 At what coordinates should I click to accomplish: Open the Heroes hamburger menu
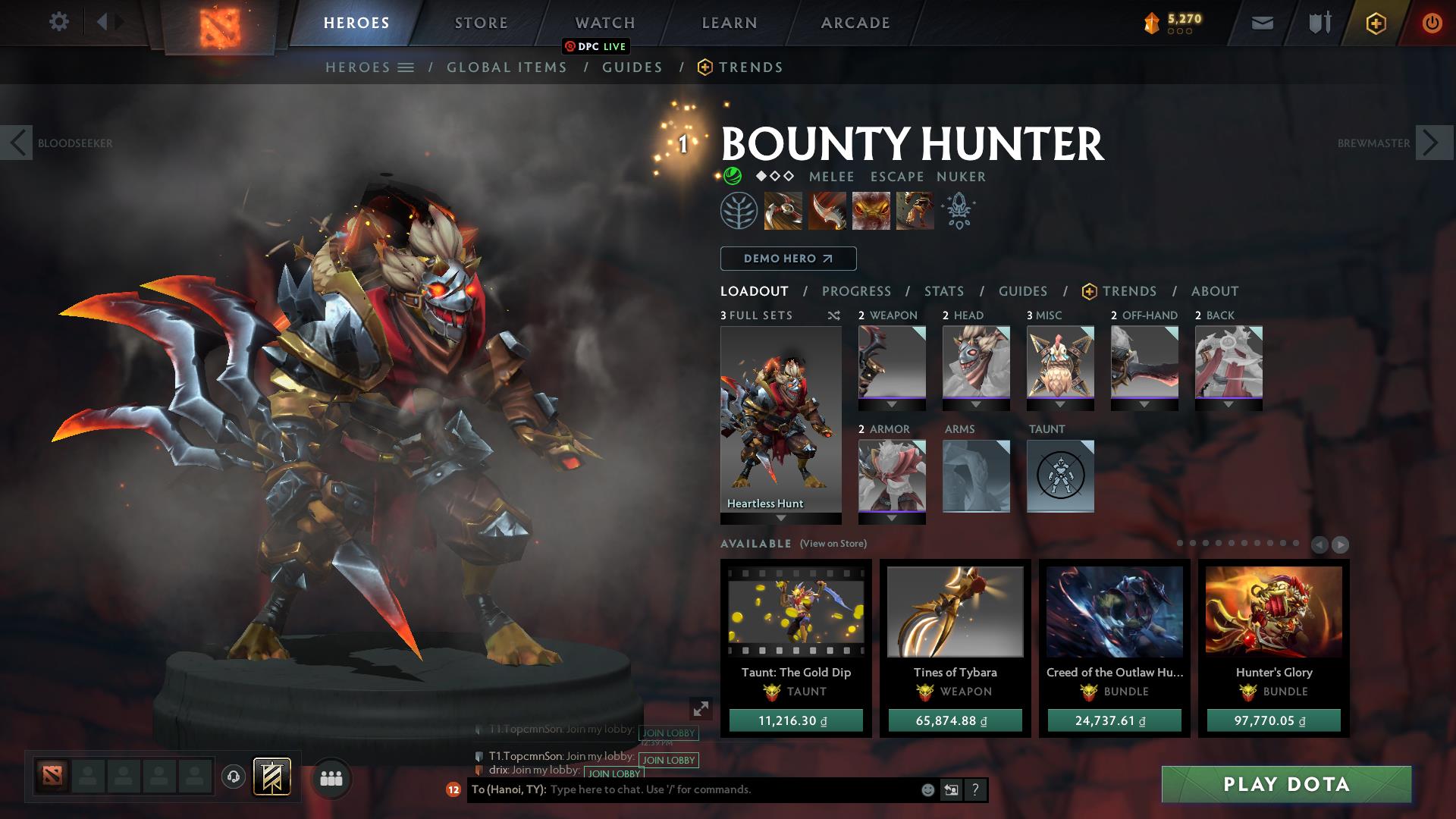coord(406,67)
